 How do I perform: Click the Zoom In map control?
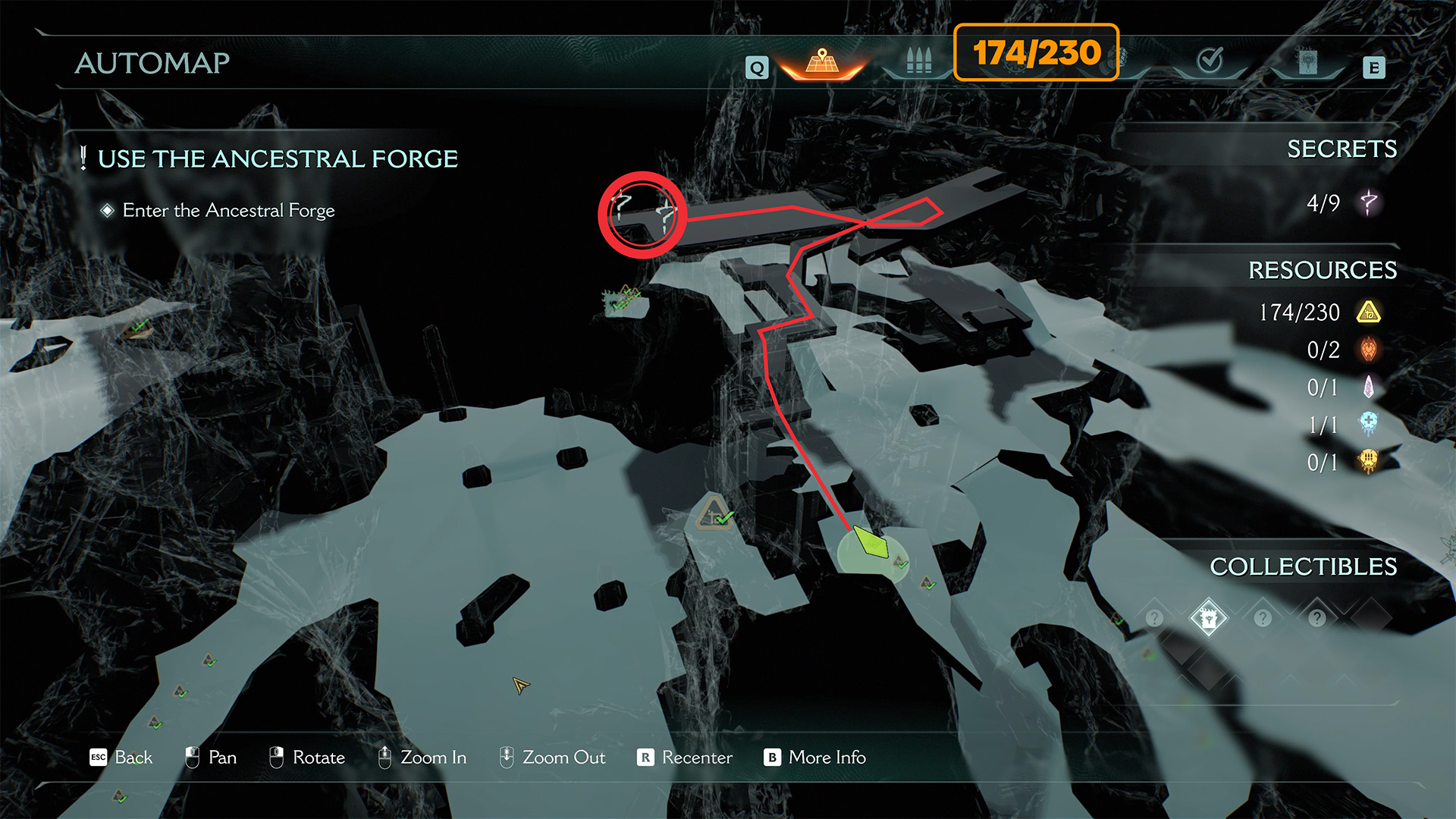(422, 758)
